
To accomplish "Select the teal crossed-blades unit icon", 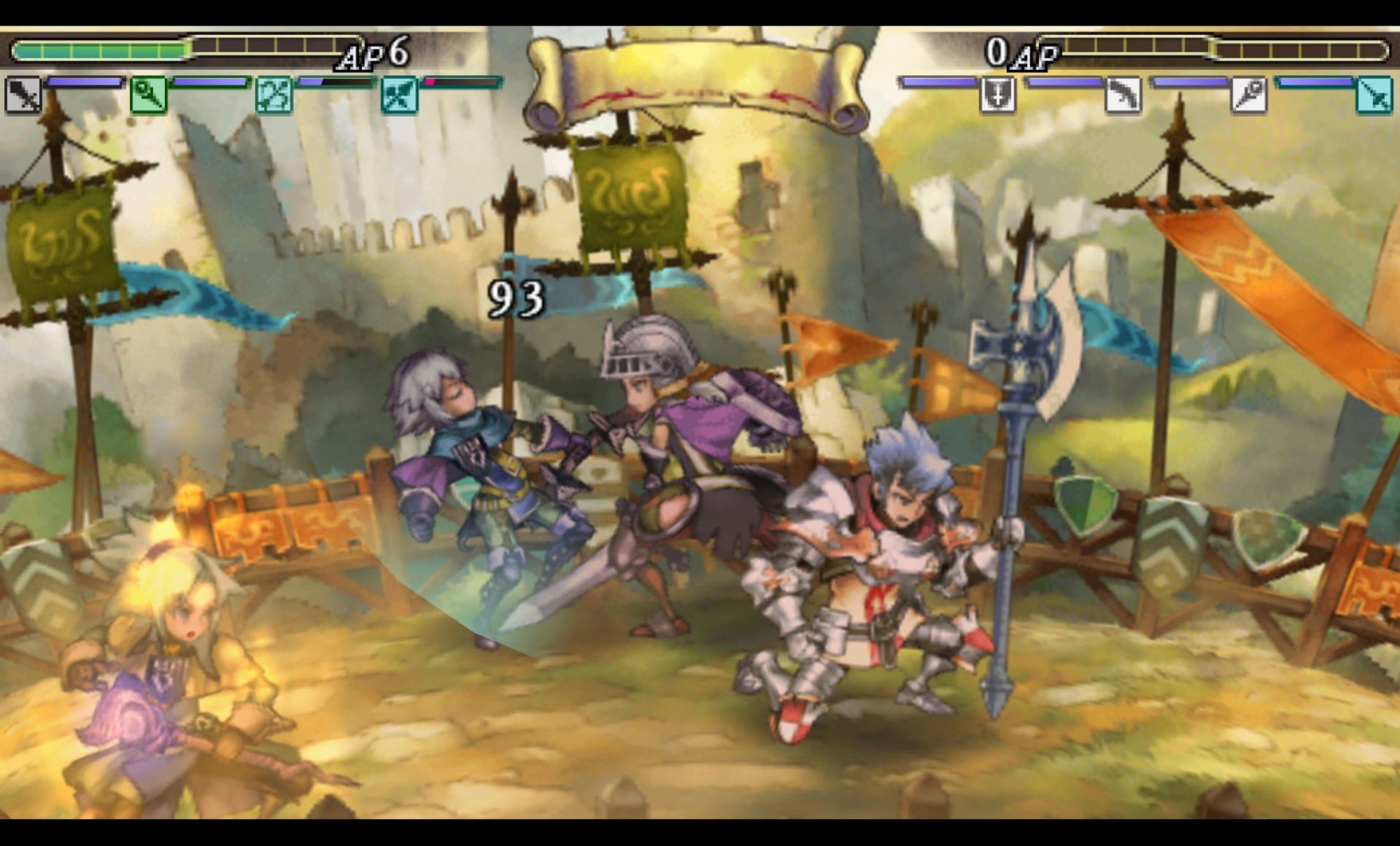I will [399, 96].
